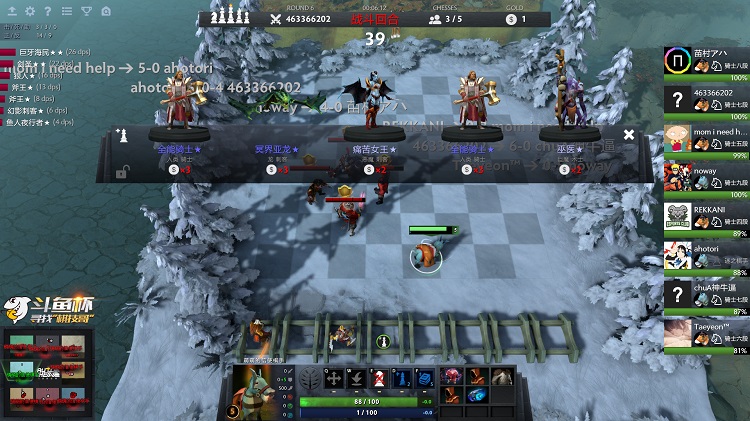
Task: Activate the red chess piece ability icon
Action: click(x=379, y=379)
